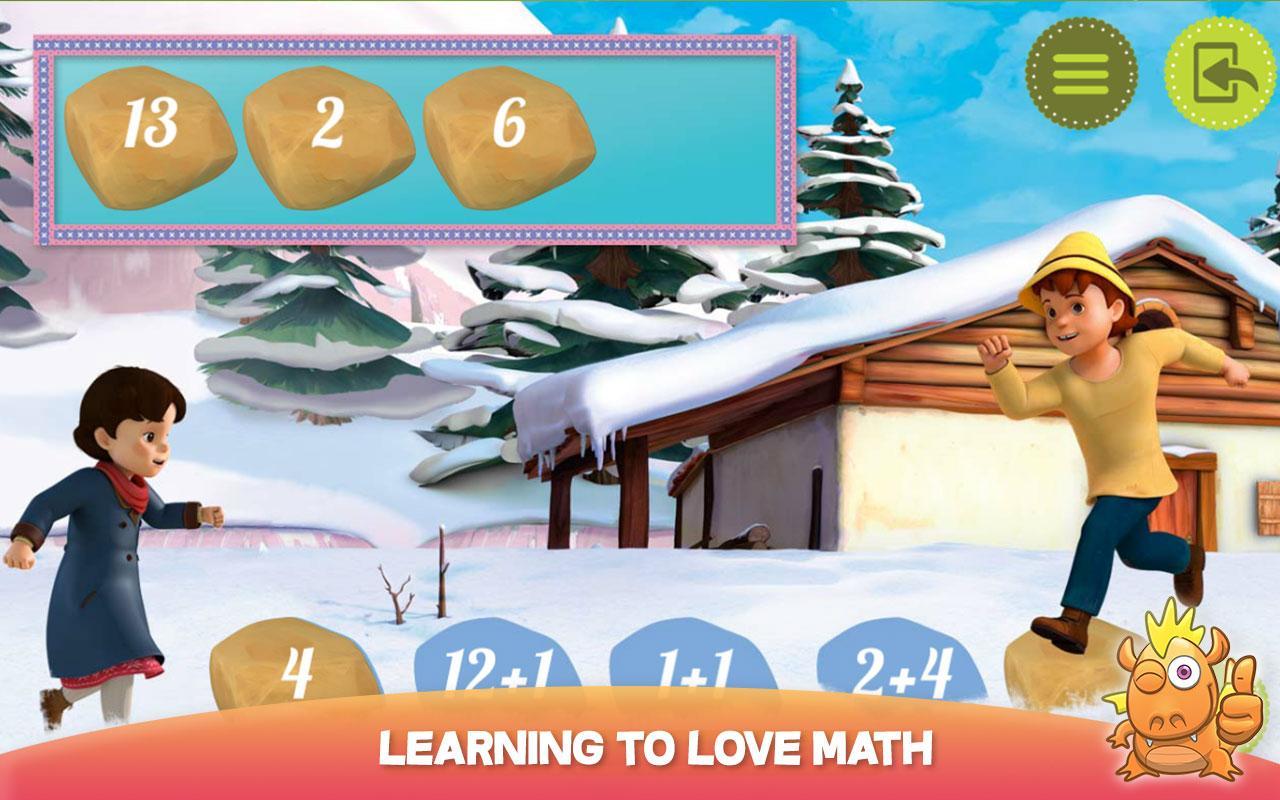Screen dimensions: 1280x800
Task: Tap the pink-bordered answer panel
Action: (410, 140)
